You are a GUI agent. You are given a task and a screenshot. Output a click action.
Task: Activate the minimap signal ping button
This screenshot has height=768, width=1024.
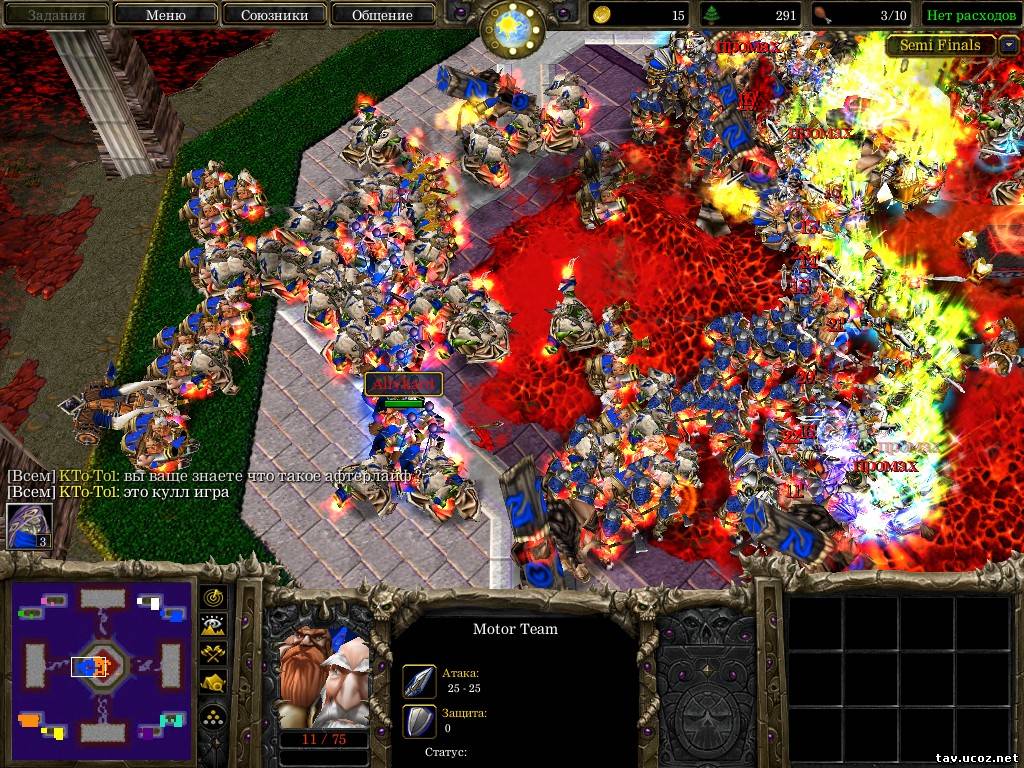coord(214,598)
